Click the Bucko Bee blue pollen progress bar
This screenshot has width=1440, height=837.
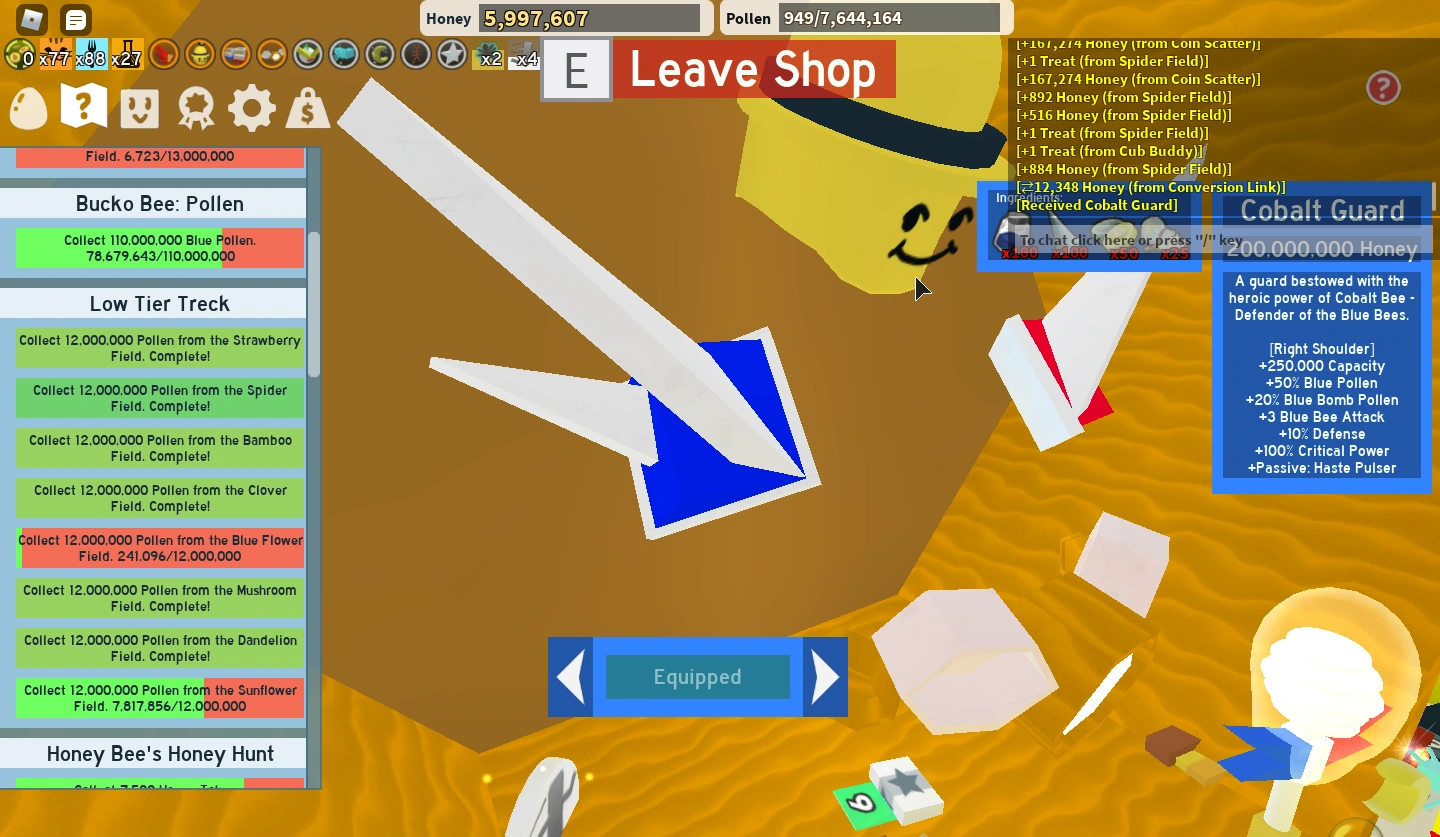(159, 248)
